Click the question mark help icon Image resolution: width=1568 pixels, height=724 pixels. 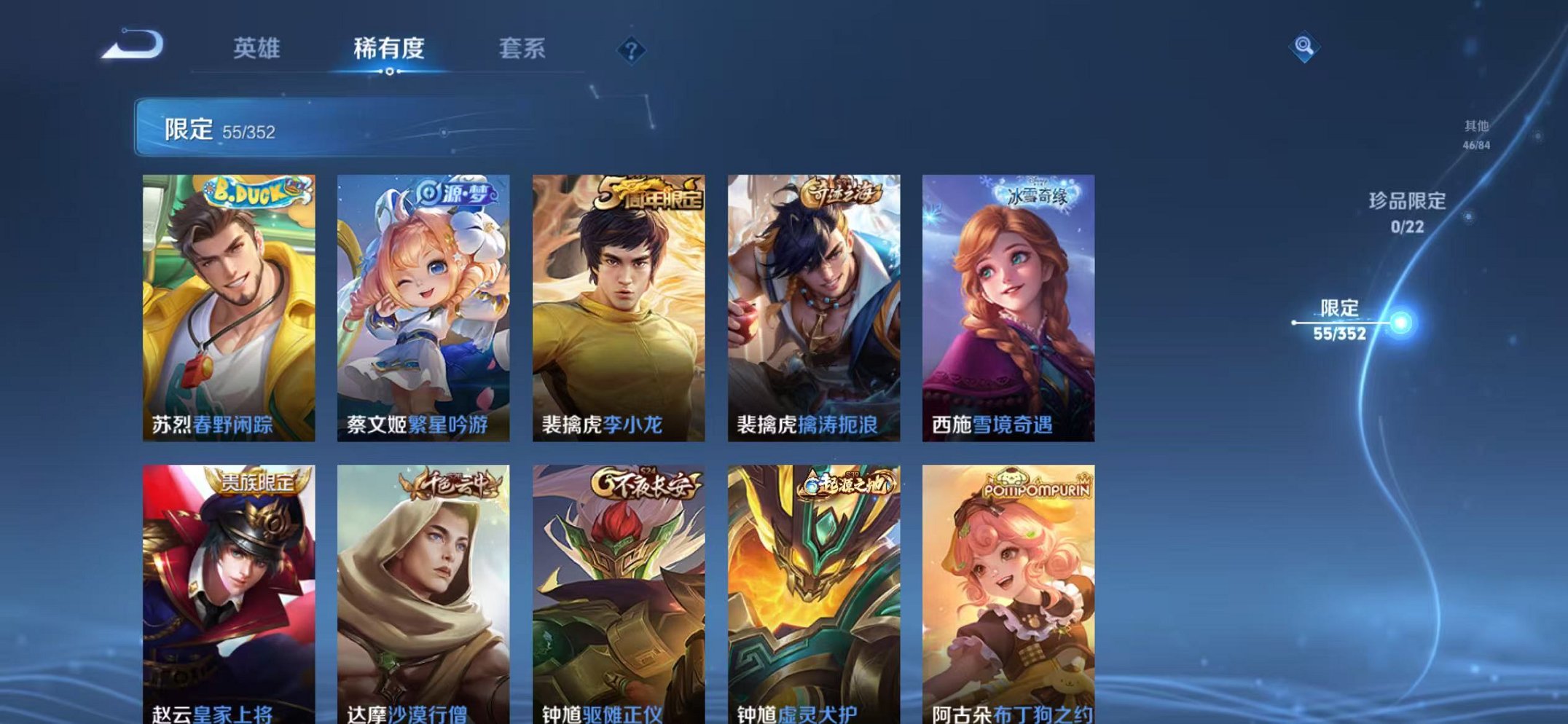(x=632, y=50)
